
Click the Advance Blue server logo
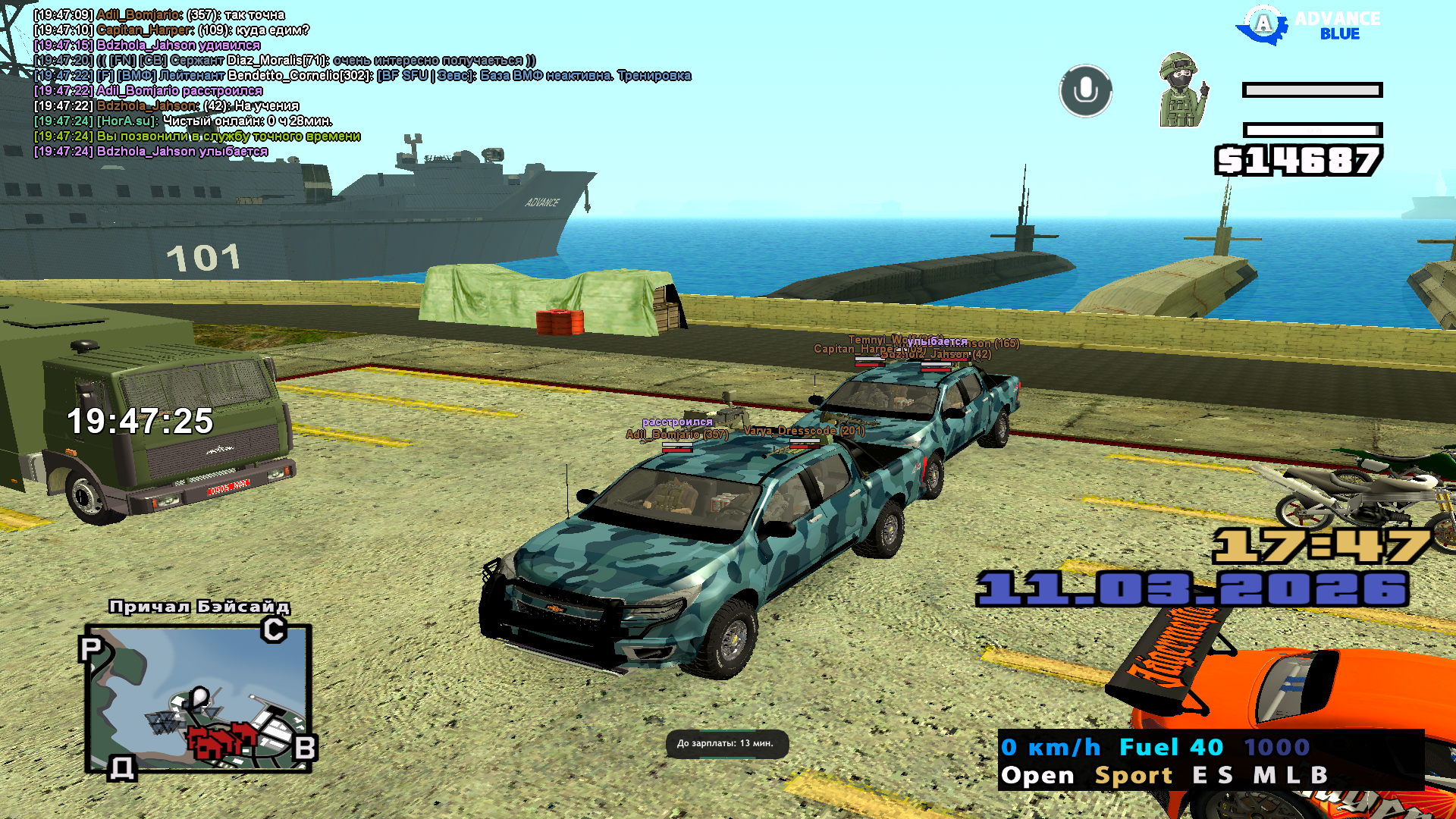[1307, 26]
